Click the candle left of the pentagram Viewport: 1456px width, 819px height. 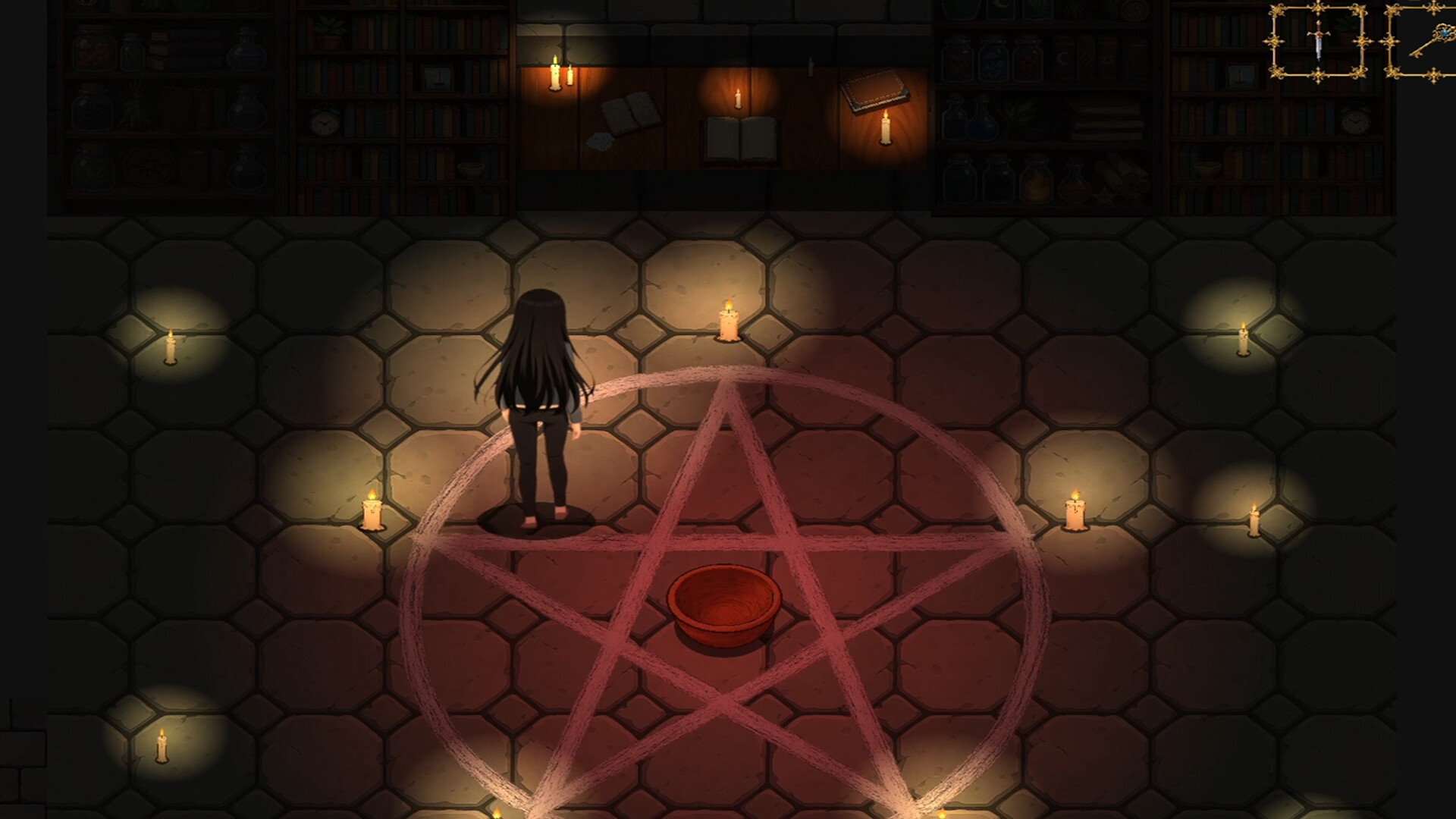pyautogui.click(x=373, y=516)
